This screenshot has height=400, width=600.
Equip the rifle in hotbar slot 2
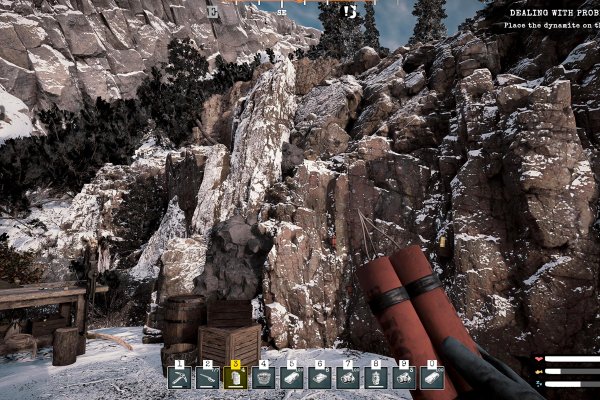(x=207, y=377)
